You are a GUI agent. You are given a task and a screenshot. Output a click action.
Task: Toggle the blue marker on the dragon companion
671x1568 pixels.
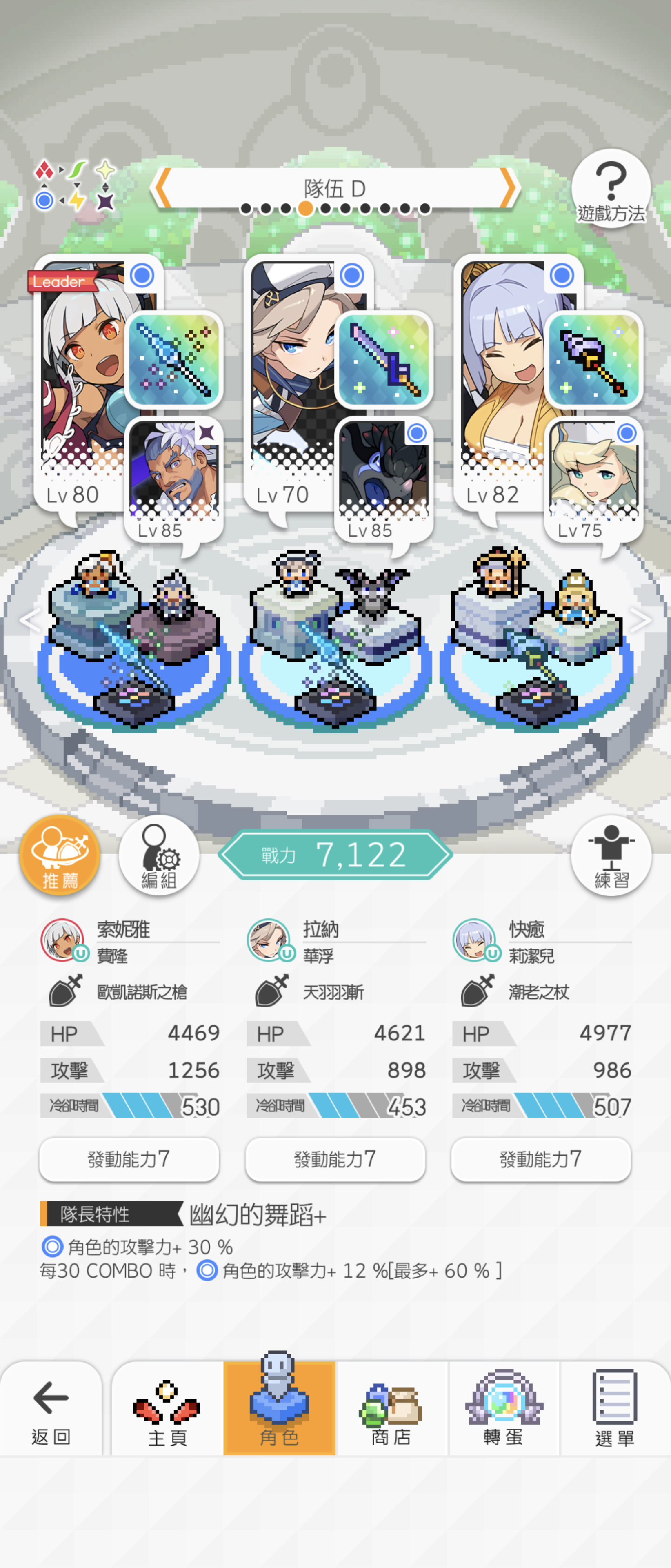417,434
